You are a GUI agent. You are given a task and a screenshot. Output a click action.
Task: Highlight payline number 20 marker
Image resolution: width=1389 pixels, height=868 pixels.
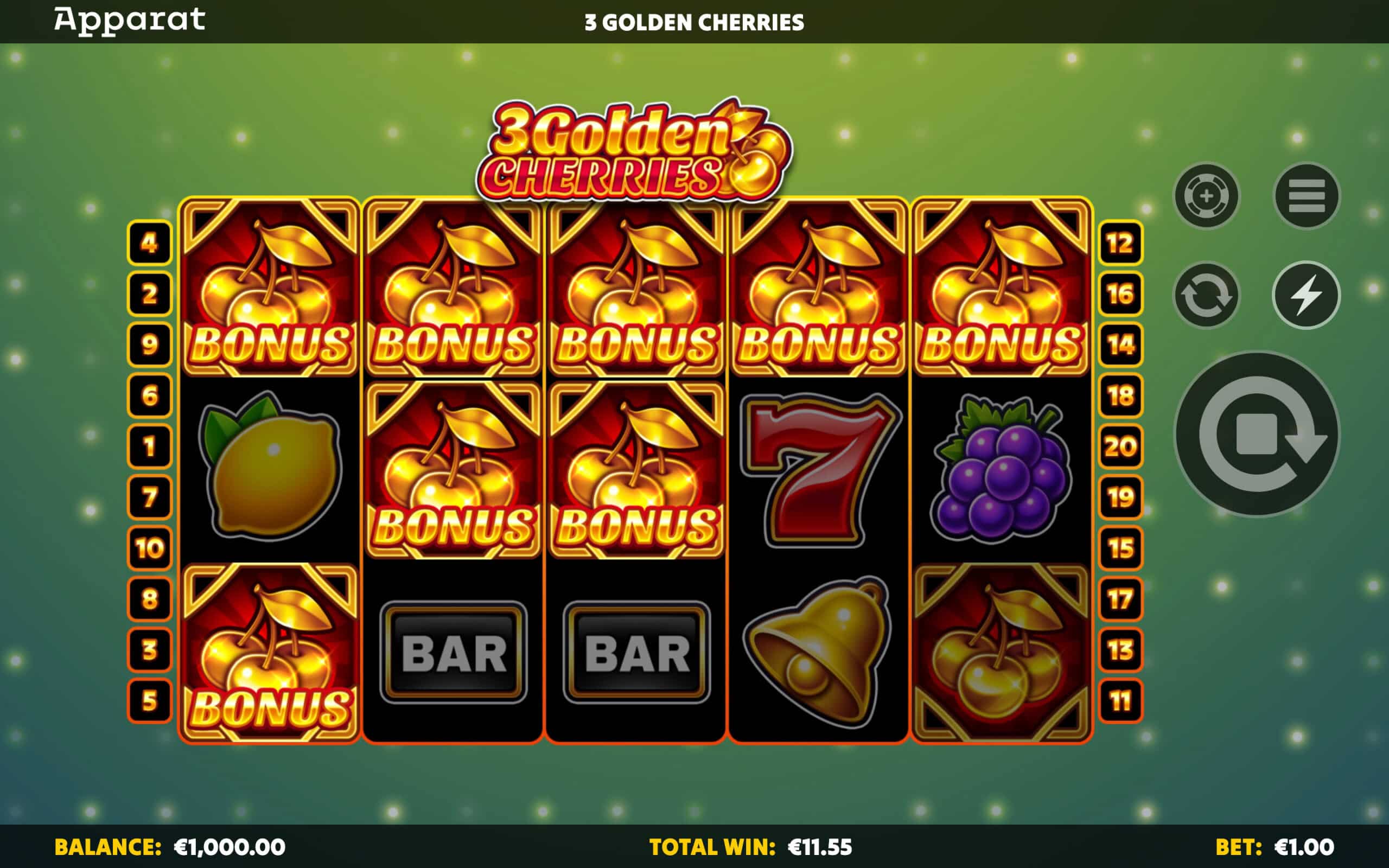1120,446
